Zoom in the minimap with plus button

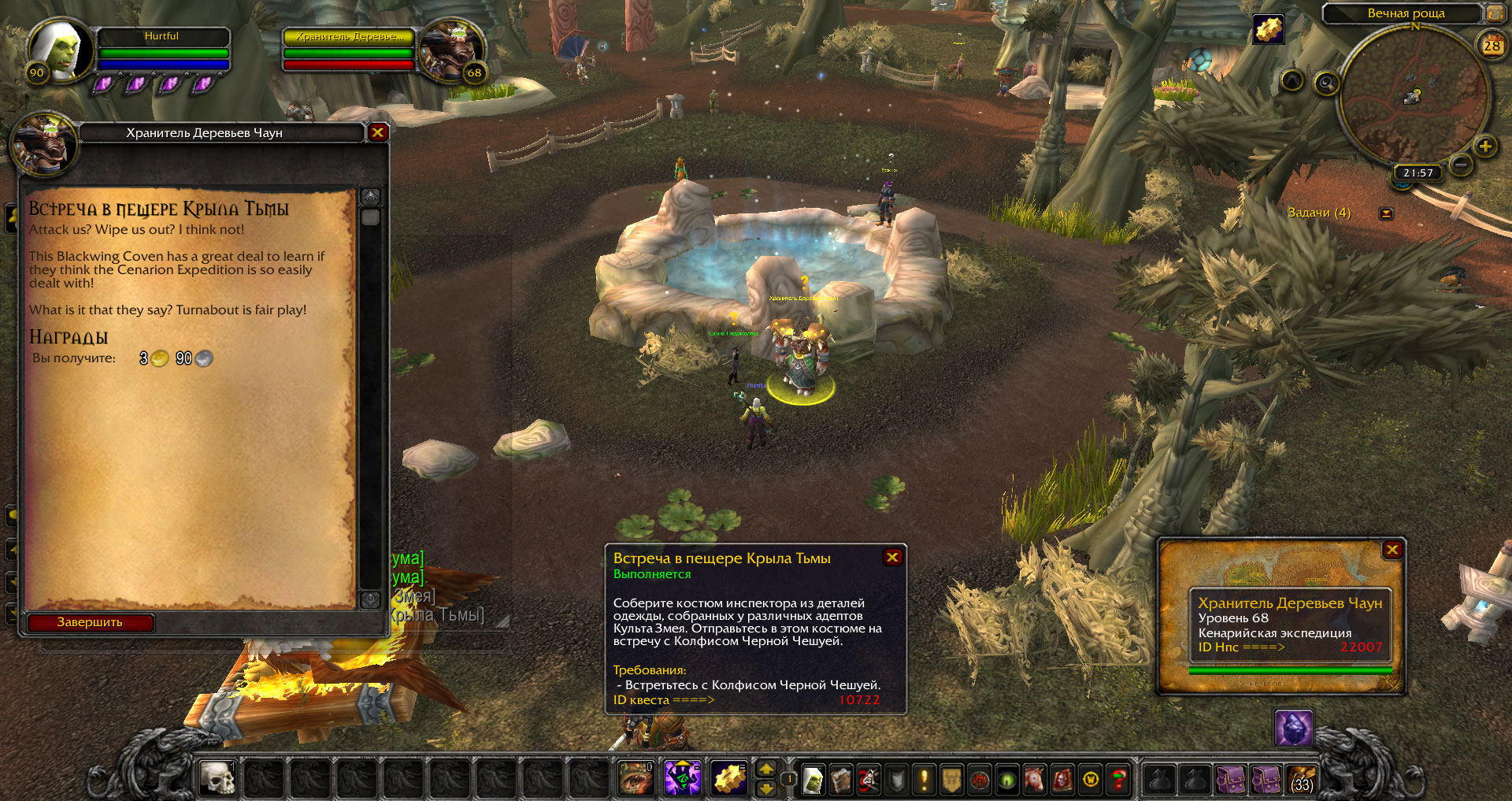[x=1485, y=146]
